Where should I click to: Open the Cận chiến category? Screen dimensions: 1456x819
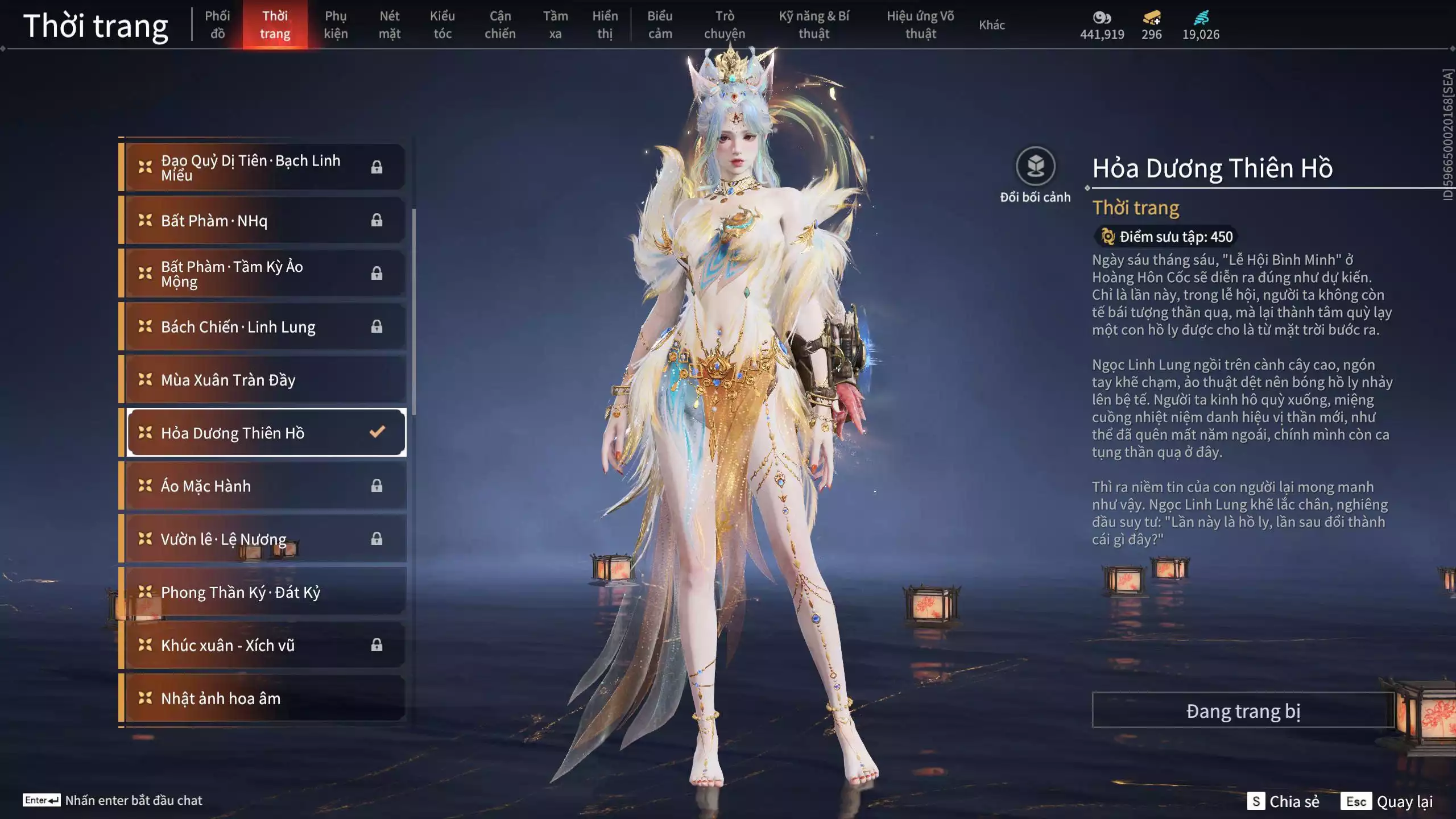(x=500, y=24)
